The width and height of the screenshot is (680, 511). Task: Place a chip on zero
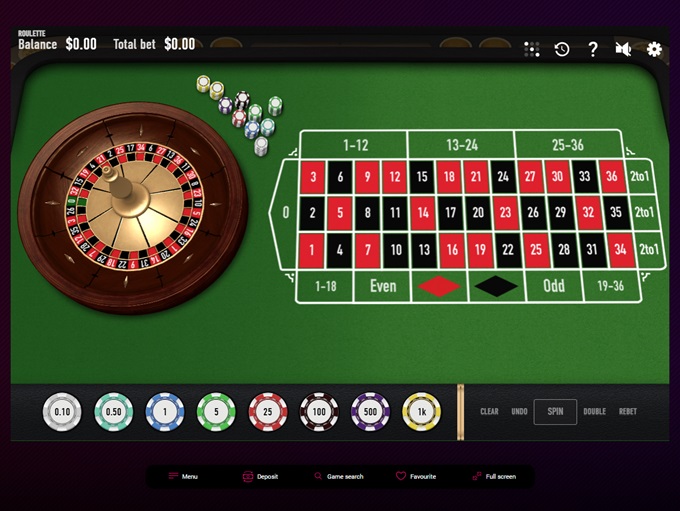[286, 212]
